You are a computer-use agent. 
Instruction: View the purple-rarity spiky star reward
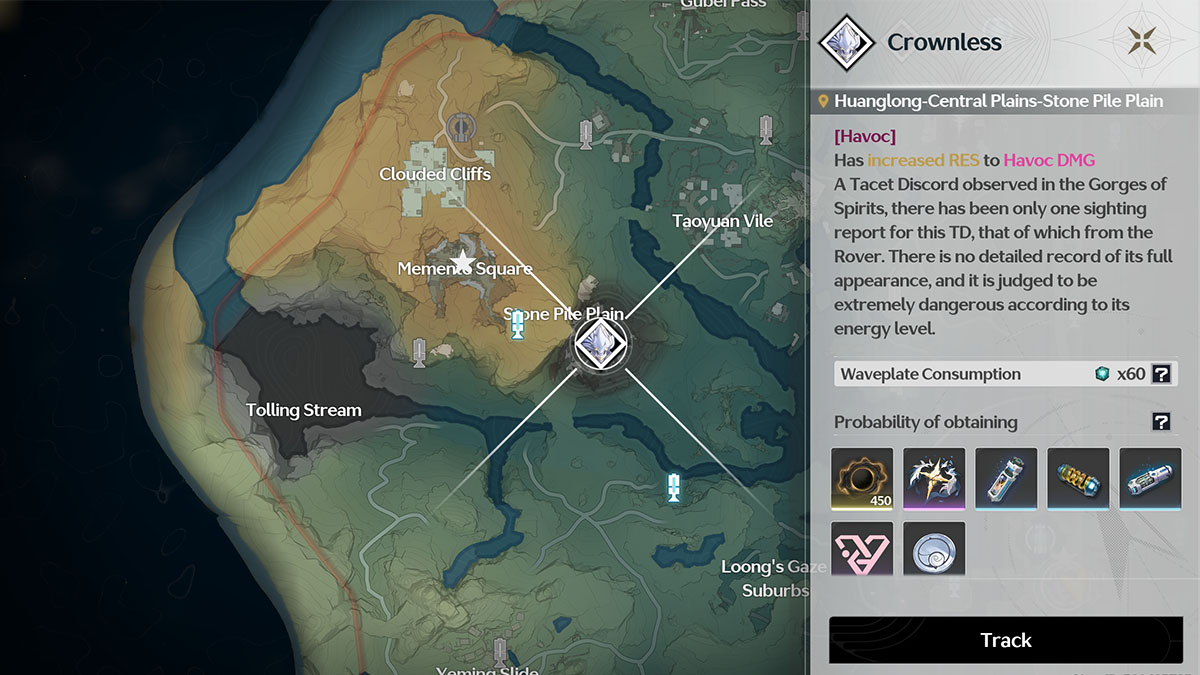(933, 479)
